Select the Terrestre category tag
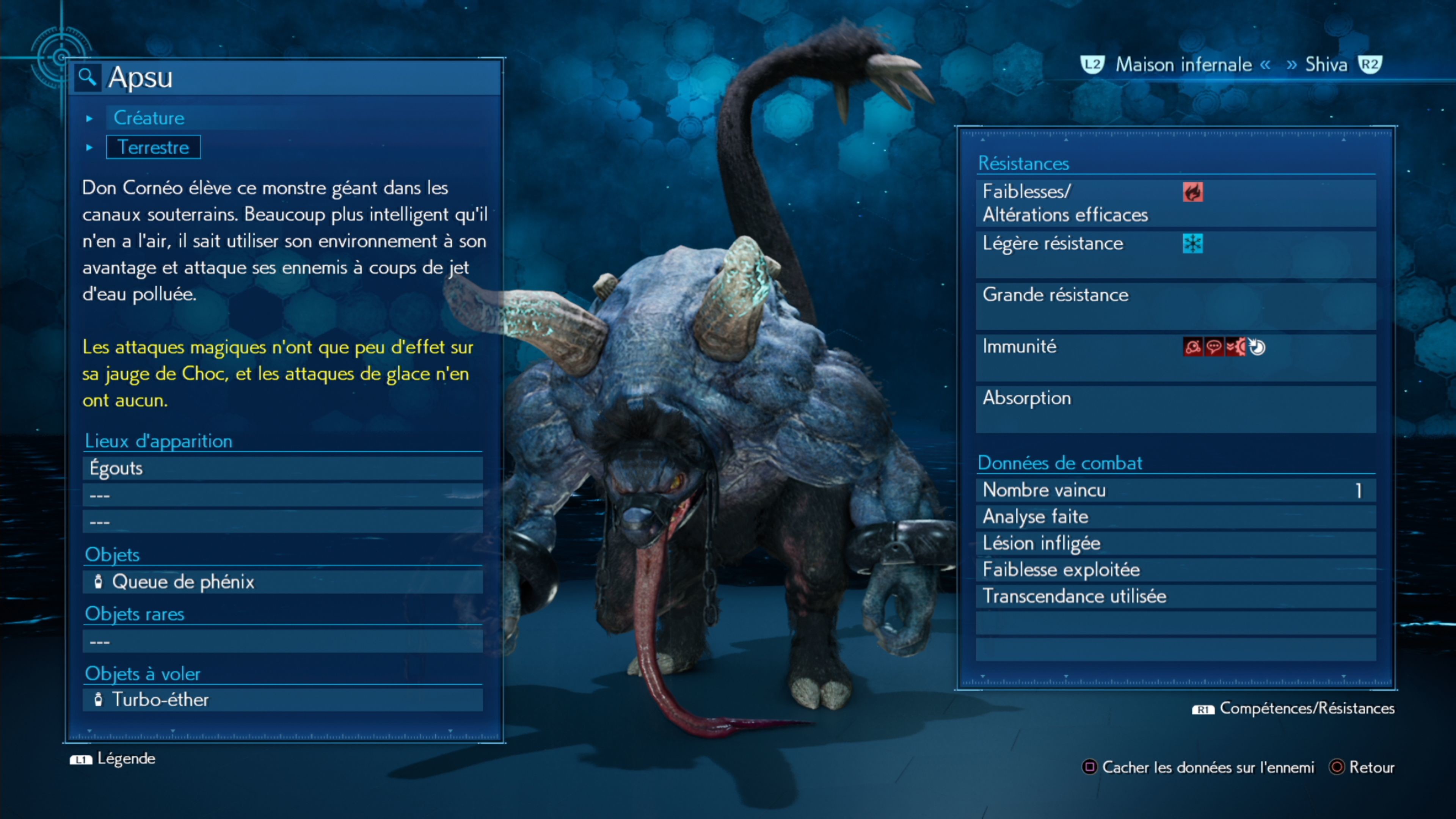 [x=153, y=147]
